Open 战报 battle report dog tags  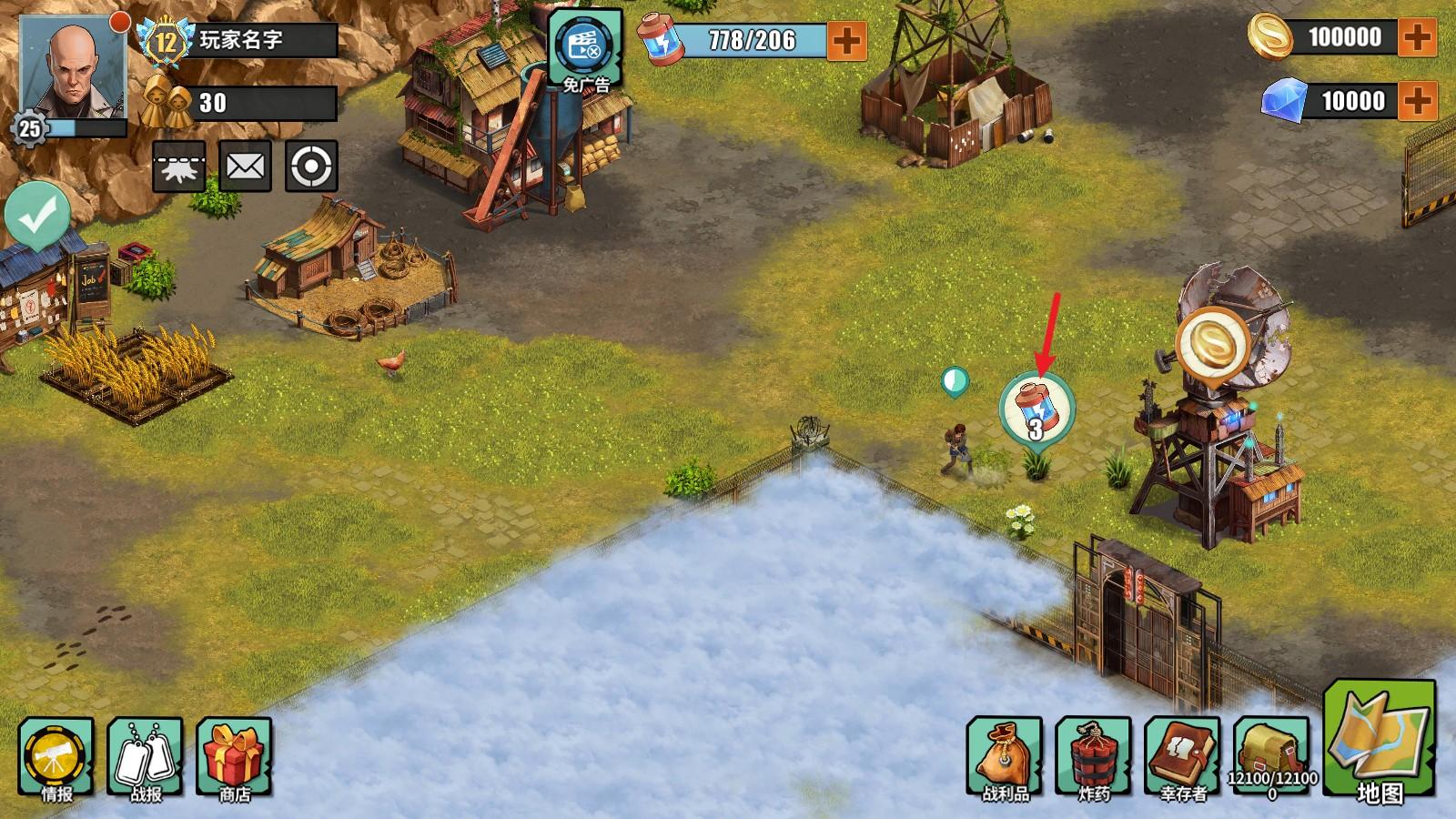pyautogui.click(x=146, y=760)
